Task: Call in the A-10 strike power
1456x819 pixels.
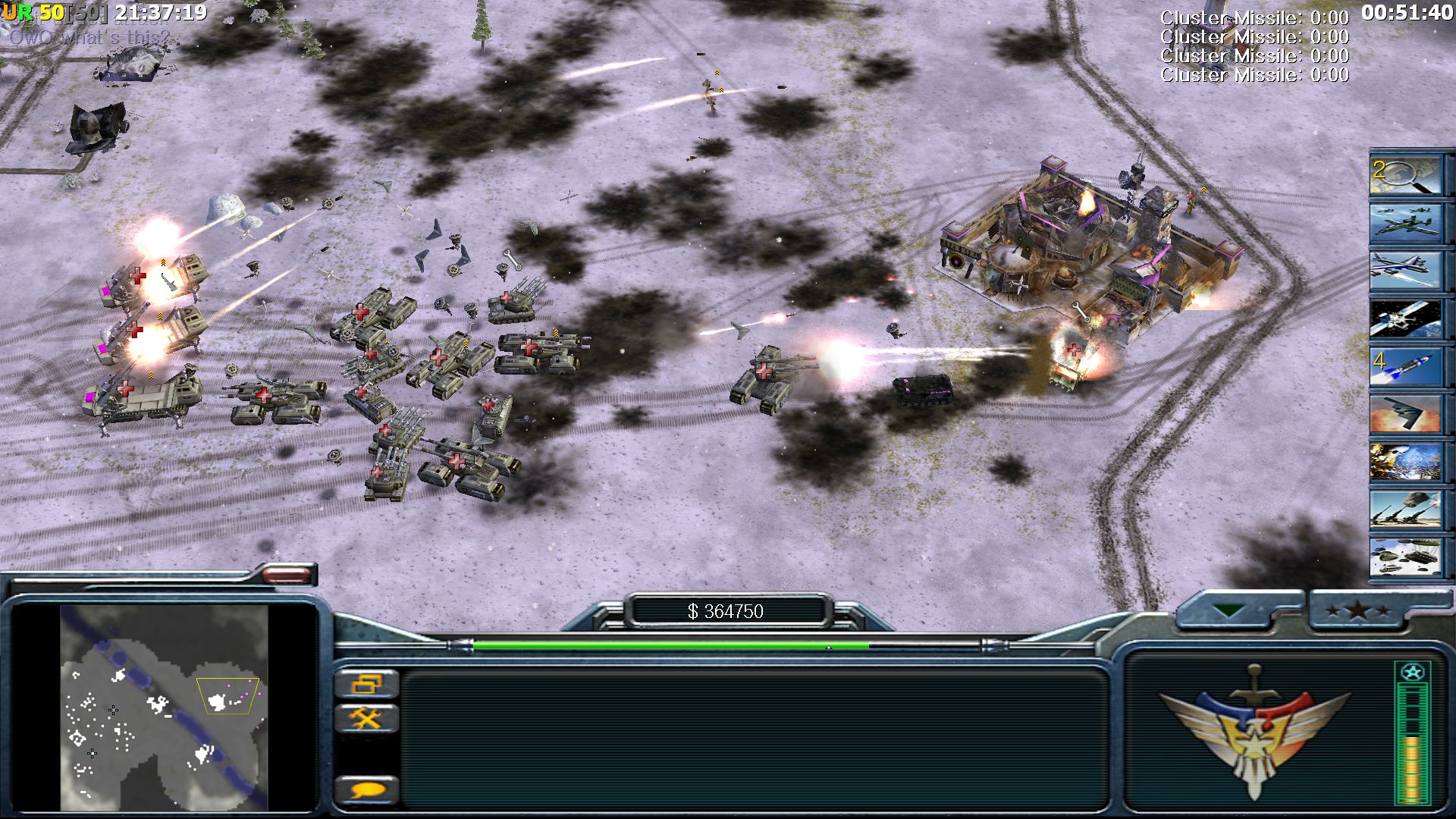Action: click(1405, 223)
